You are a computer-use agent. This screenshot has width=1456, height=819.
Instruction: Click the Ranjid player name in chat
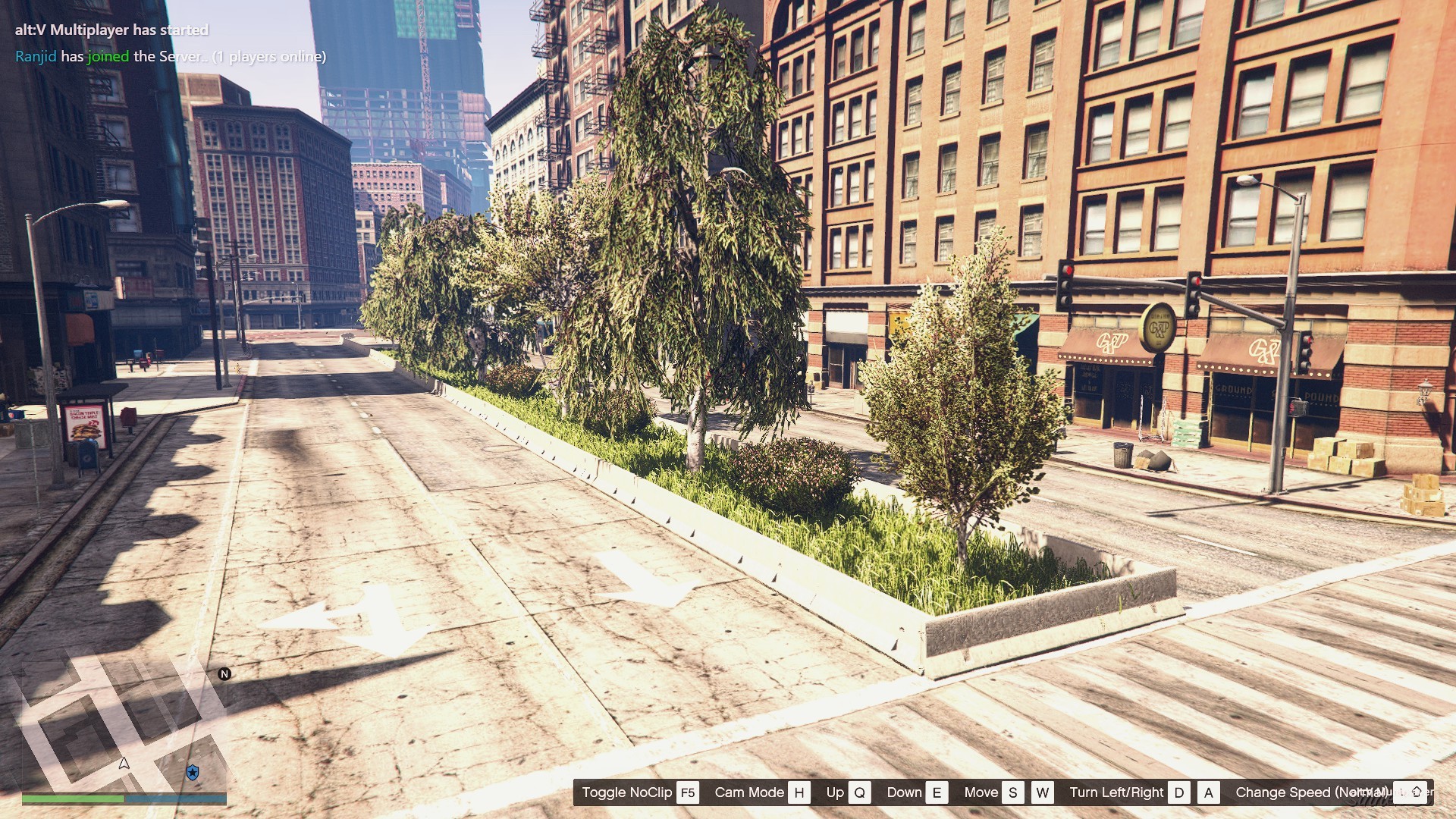pyautogui.click(x=36, y=56)
